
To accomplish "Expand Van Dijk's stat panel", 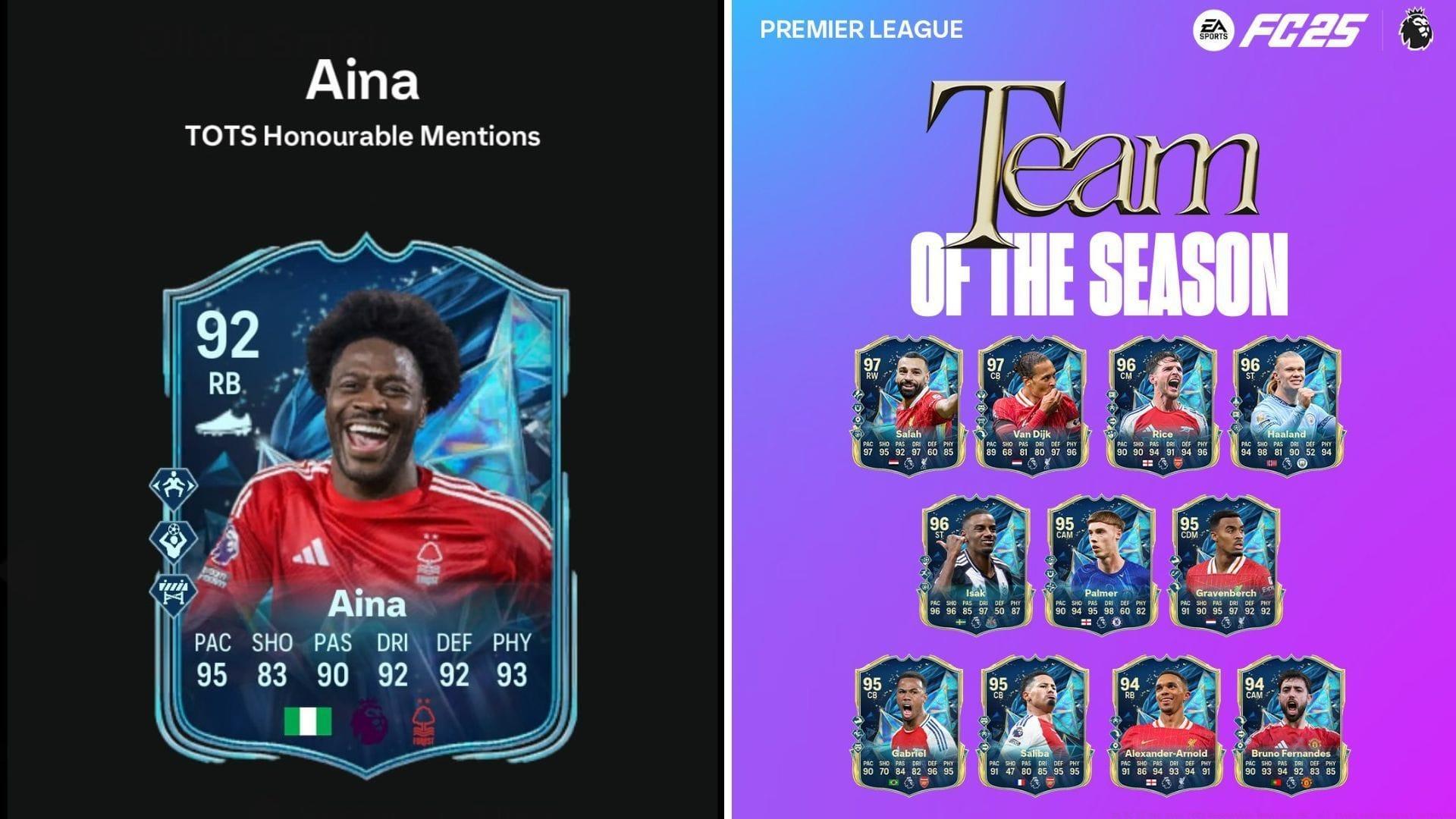I will tap(1031, 449).
